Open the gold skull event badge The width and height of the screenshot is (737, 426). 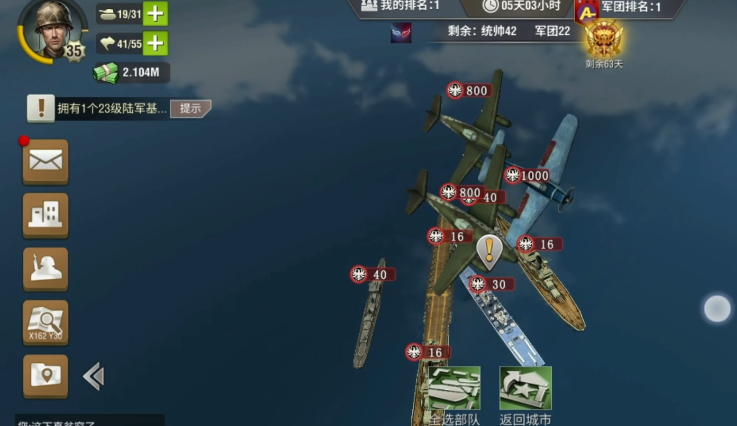click(x=603, y=40)
